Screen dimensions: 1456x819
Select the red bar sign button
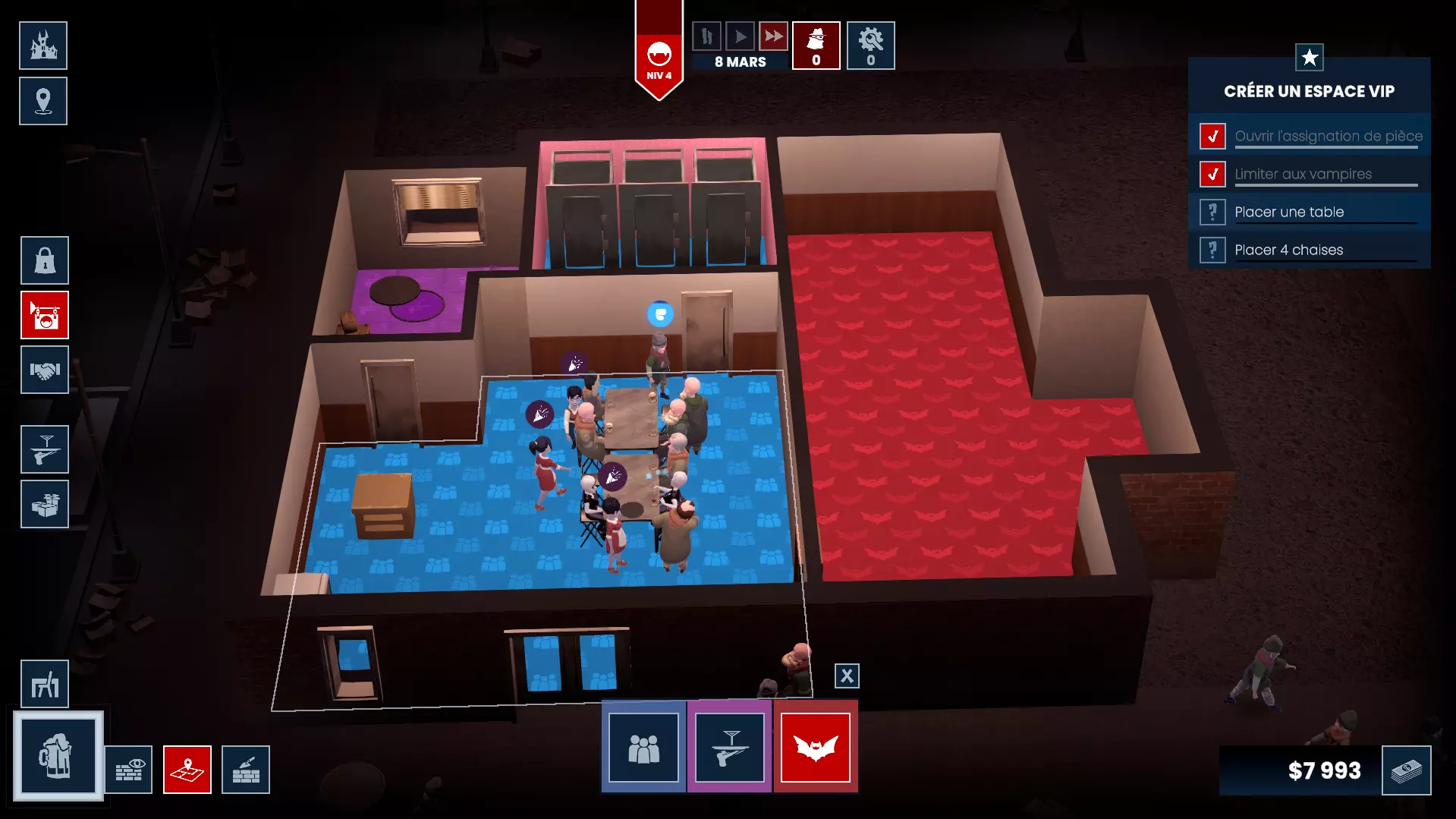point(45,315)
